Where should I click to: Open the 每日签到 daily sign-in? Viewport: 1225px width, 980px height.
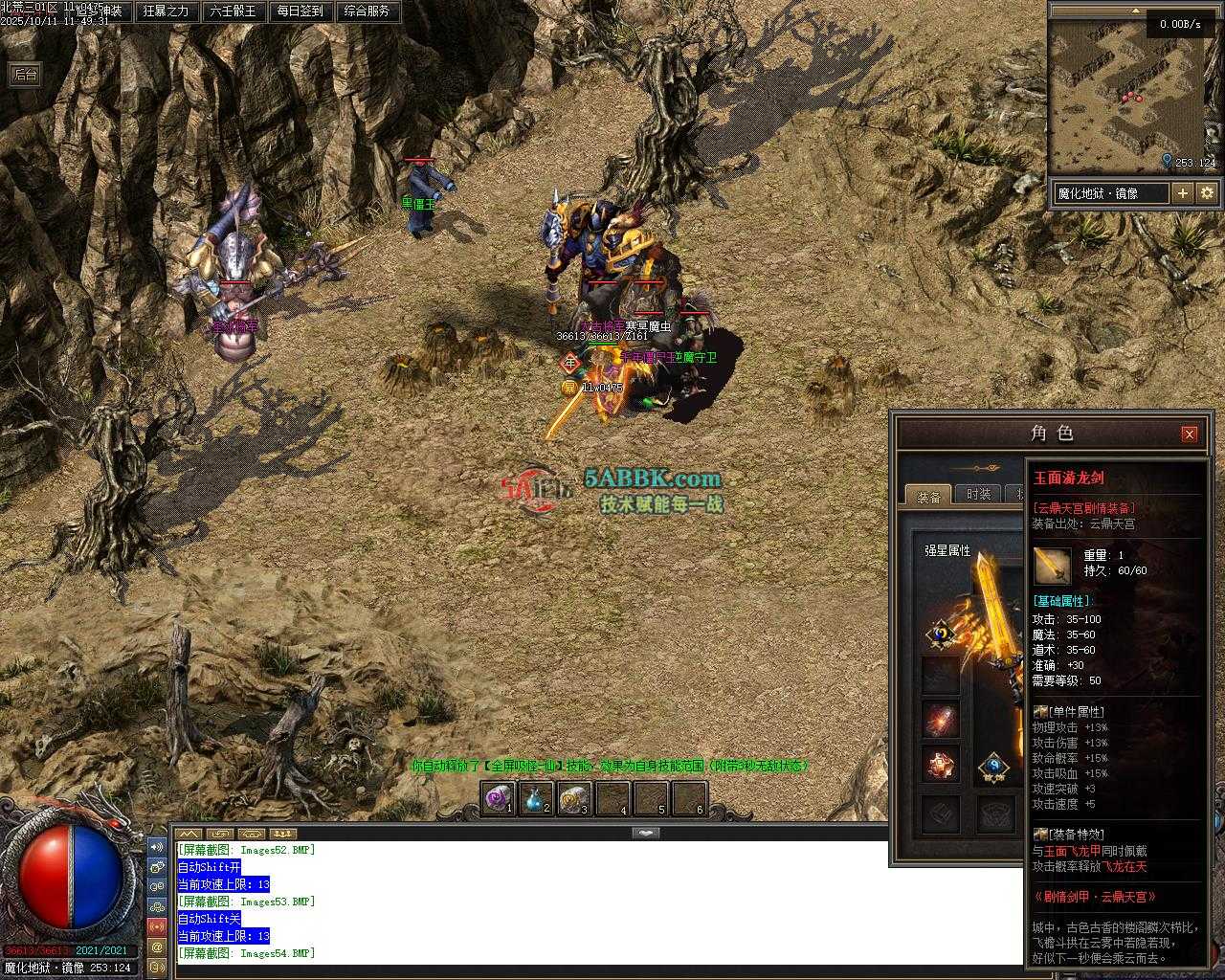pyautogui.click(x=300, y=11)
